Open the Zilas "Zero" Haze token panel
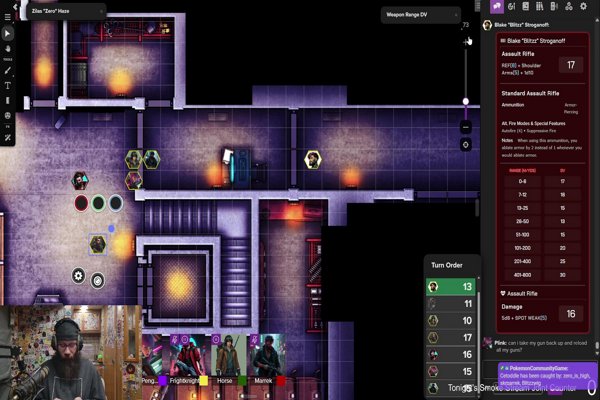600x400 pixels. point(60,9)
